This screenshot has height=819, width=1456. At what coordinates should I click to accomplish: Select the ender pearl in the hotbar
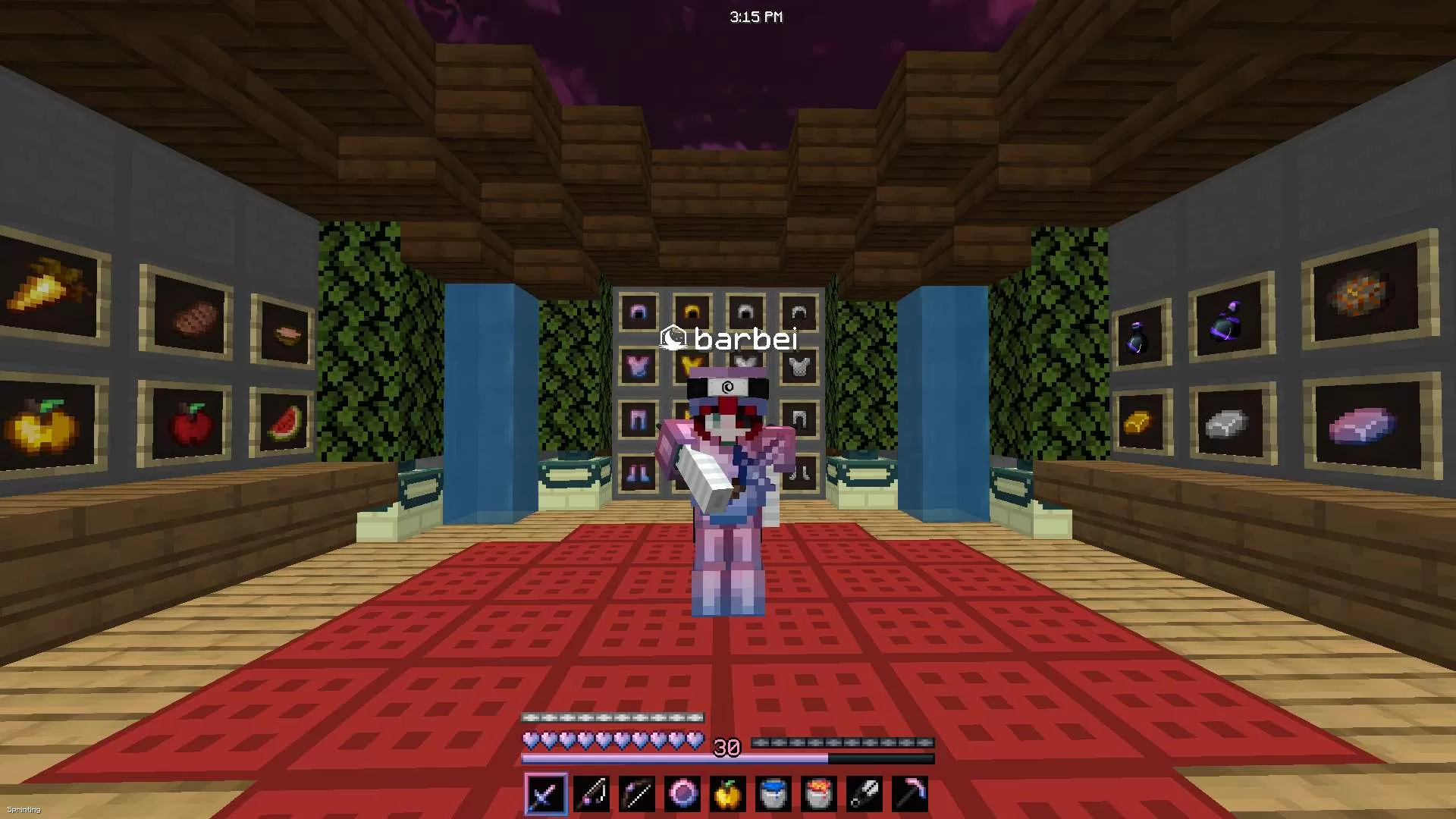682,792
